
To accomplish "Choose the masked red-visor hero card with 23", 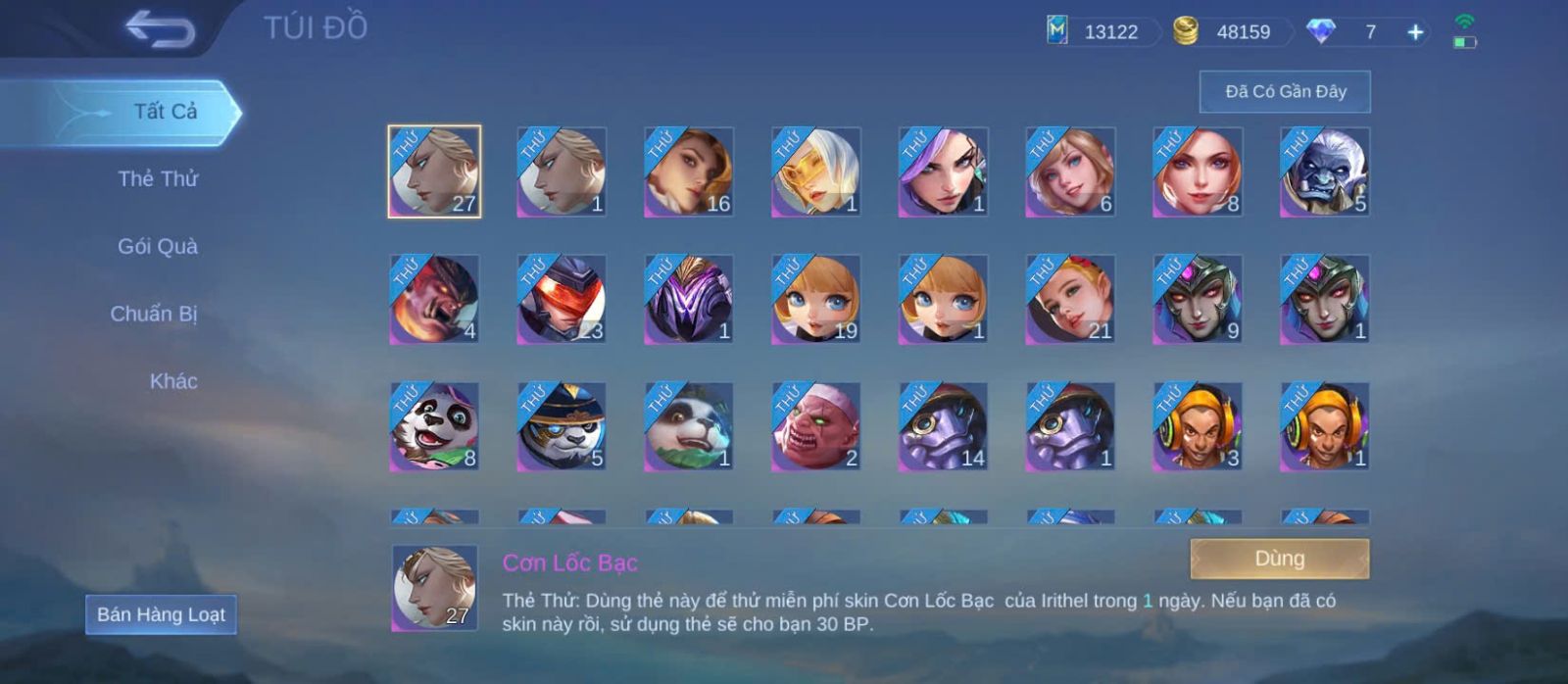I will pos(562,299).
